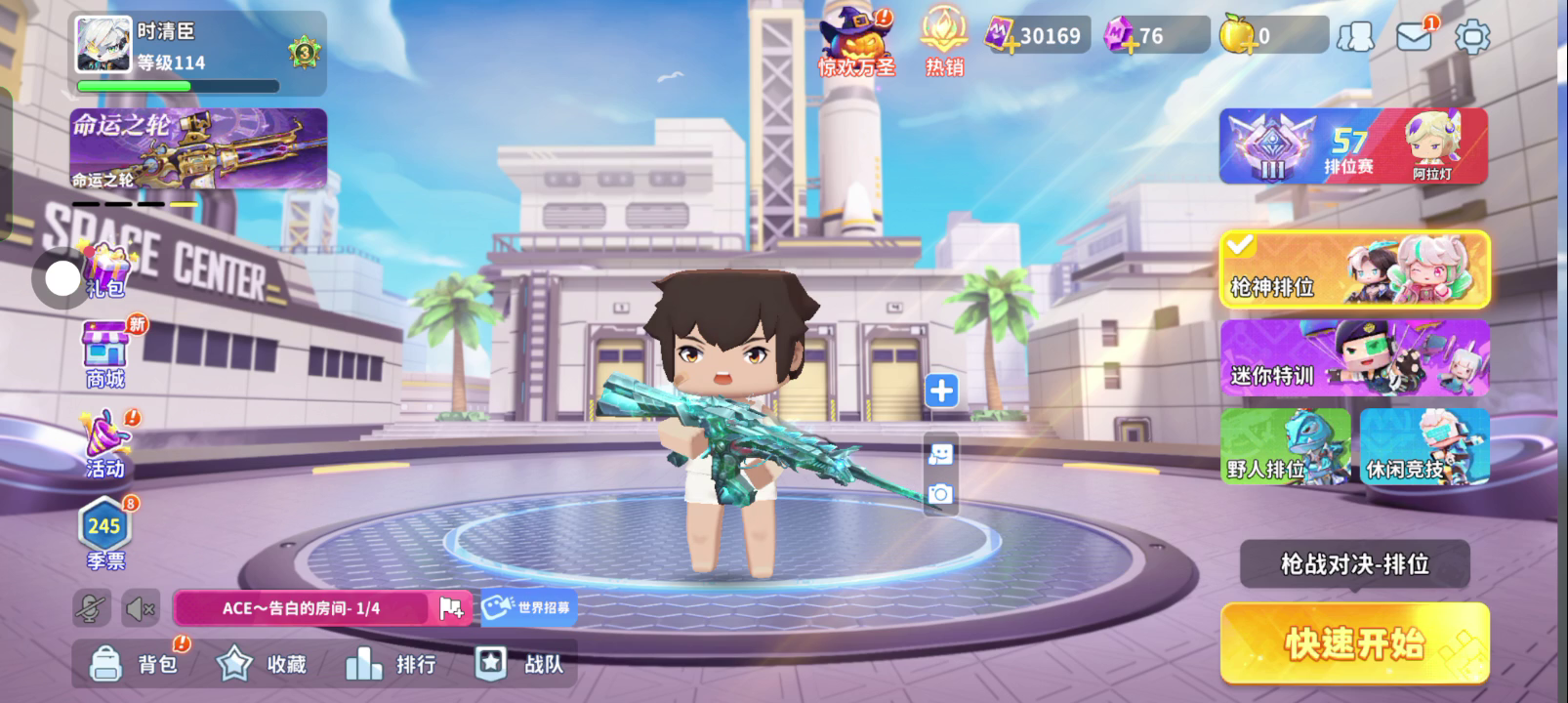Image resolution: width=1568 pixels, height=703 pixels.
Task: Open the friends list icon
Action: point(1355,37)
